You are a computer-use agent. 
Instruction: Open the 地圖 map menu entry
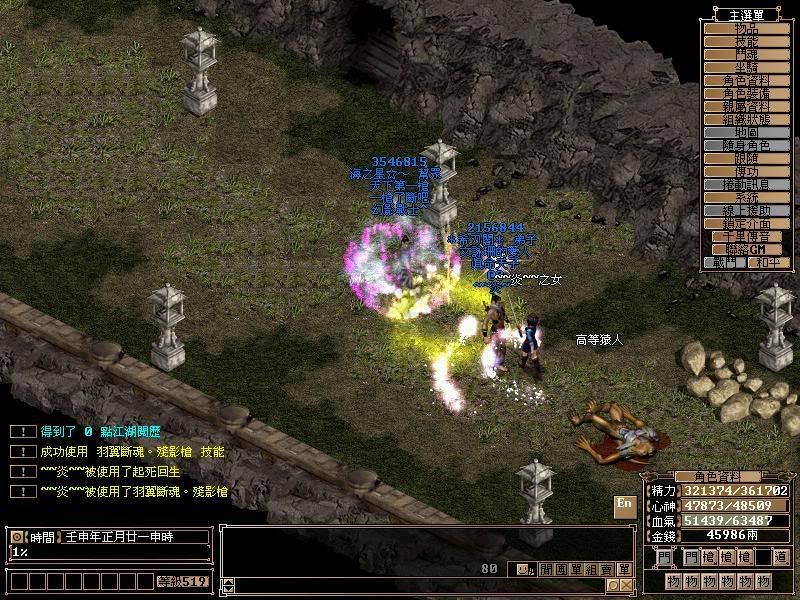point(746,132)
